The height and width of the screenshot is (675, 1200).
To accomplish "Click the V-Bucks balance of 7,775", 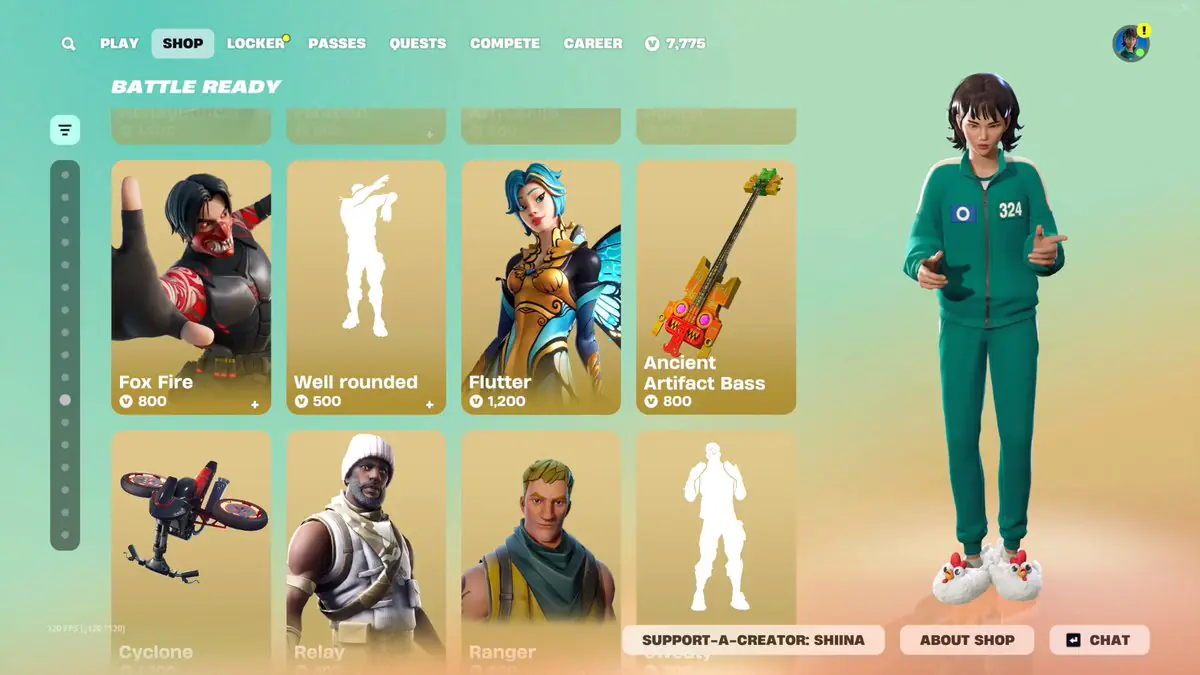I will 676,44.
